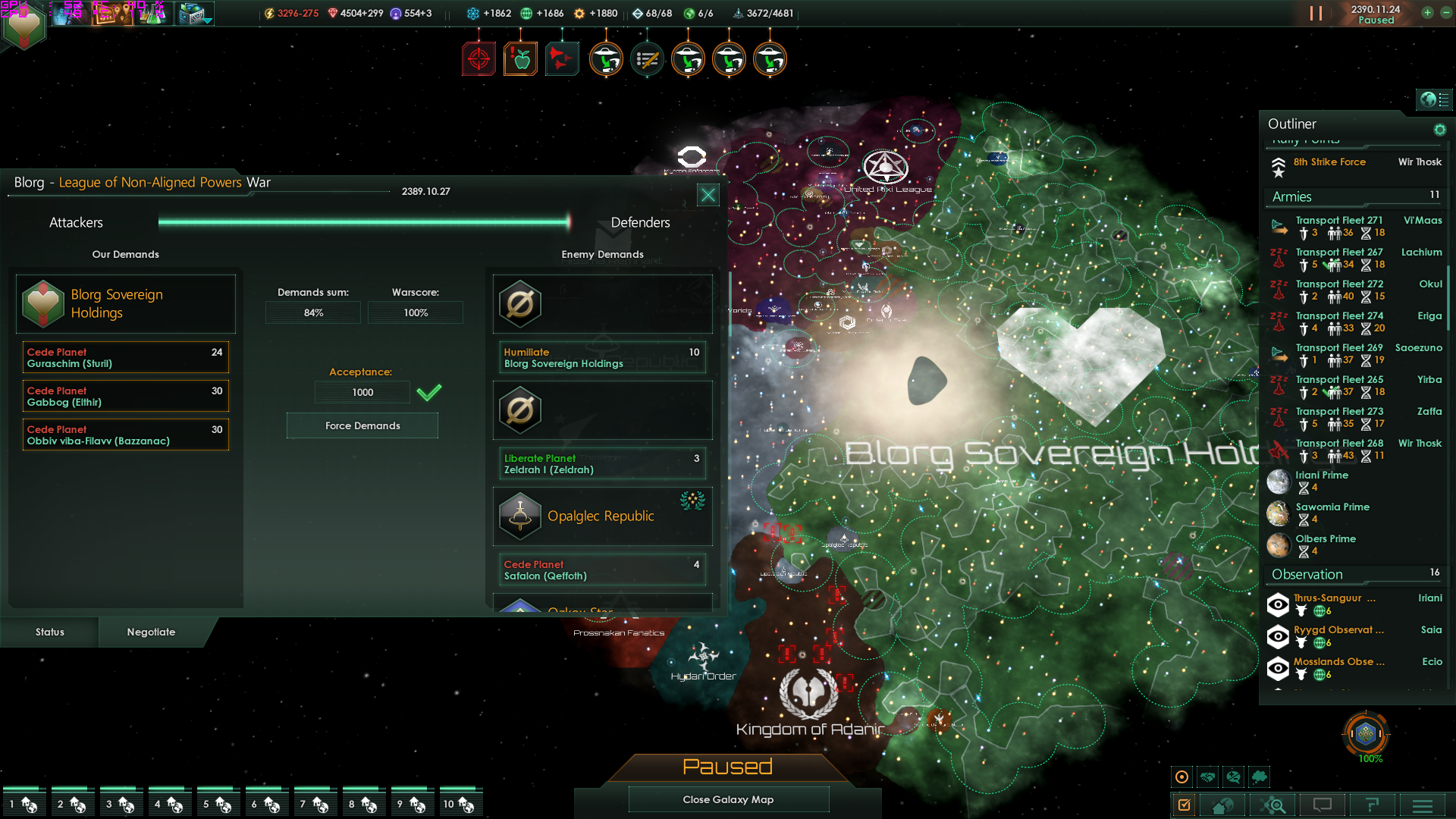Switch to the Status tab
1456x819 pixels.
tap(50, 632)
